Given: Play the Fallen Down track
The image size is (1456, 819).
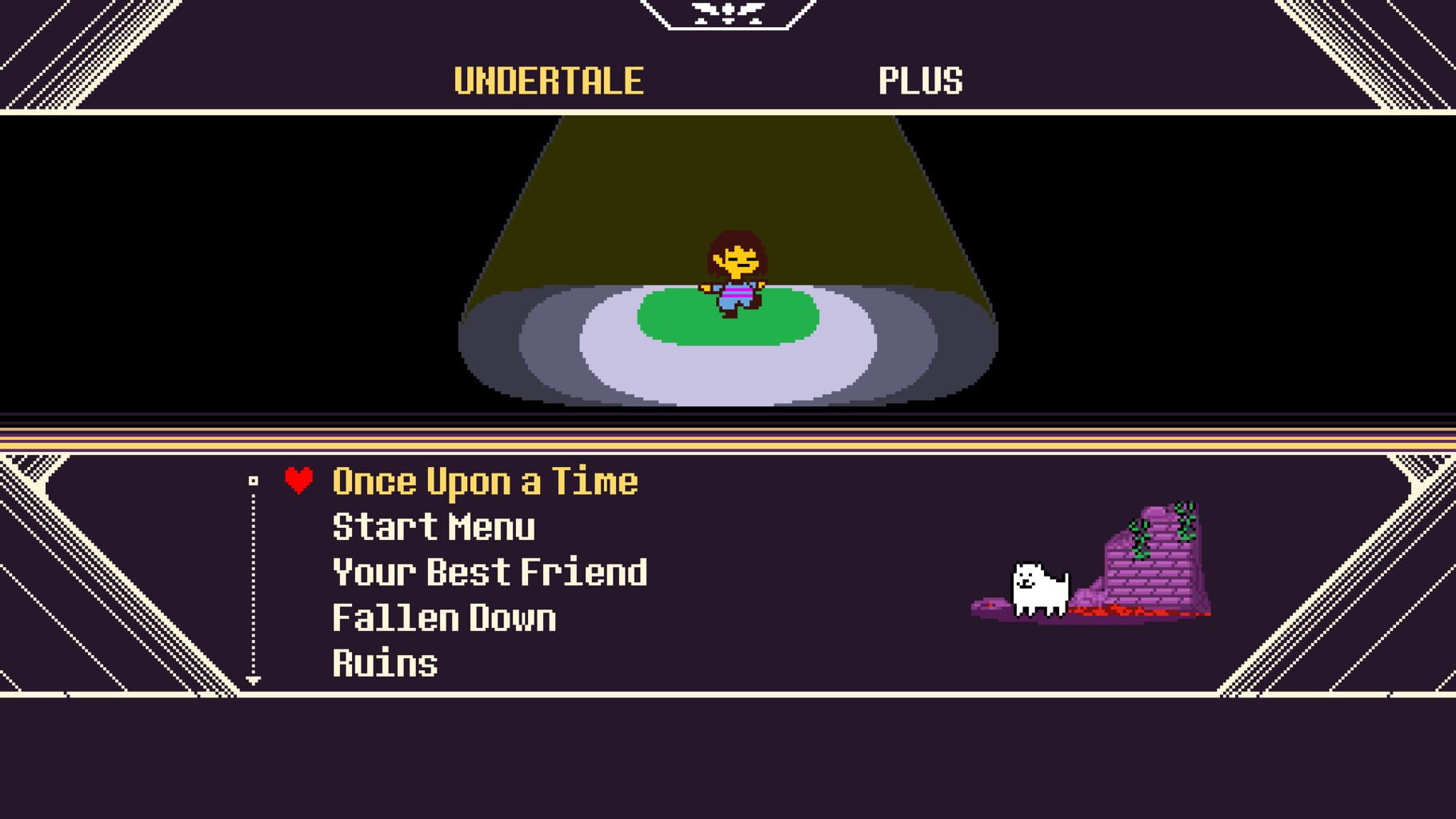Looking at the screenshot, I should pyautogui.click(x=446, y=617).
